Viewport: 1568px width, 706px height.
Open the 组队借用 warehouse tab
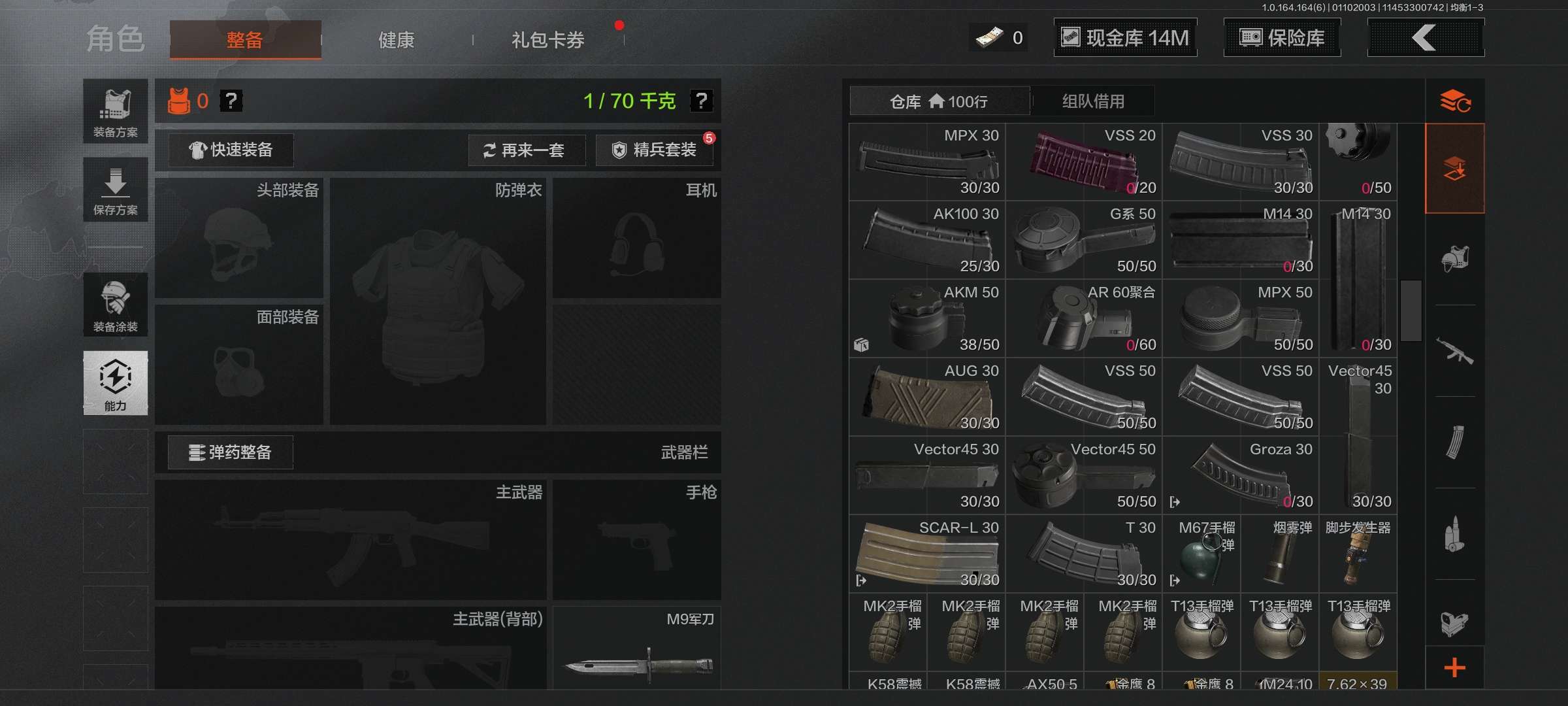point(1092,101)
